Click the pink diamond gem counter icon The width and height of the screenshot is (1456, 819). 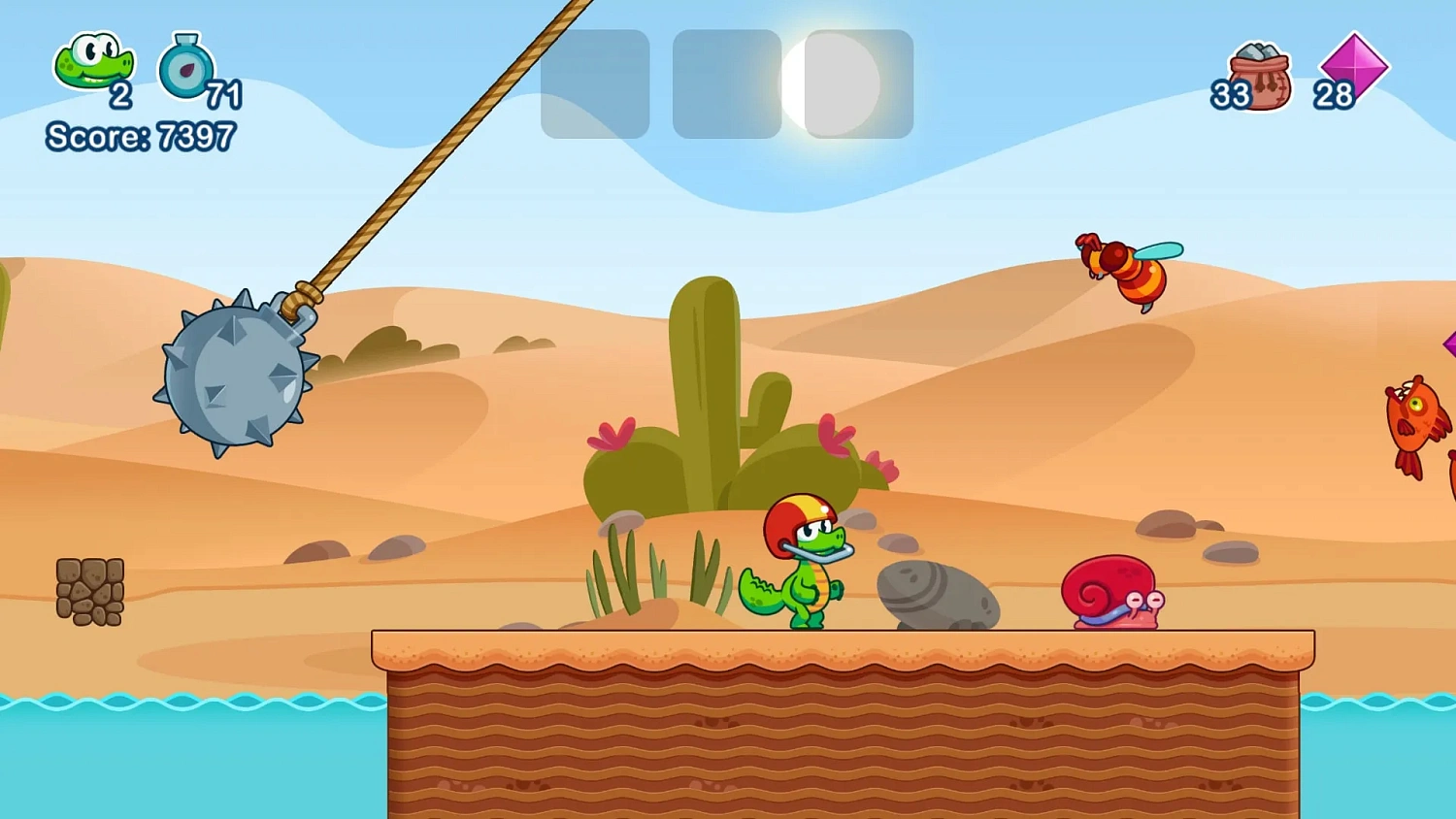1354,68
